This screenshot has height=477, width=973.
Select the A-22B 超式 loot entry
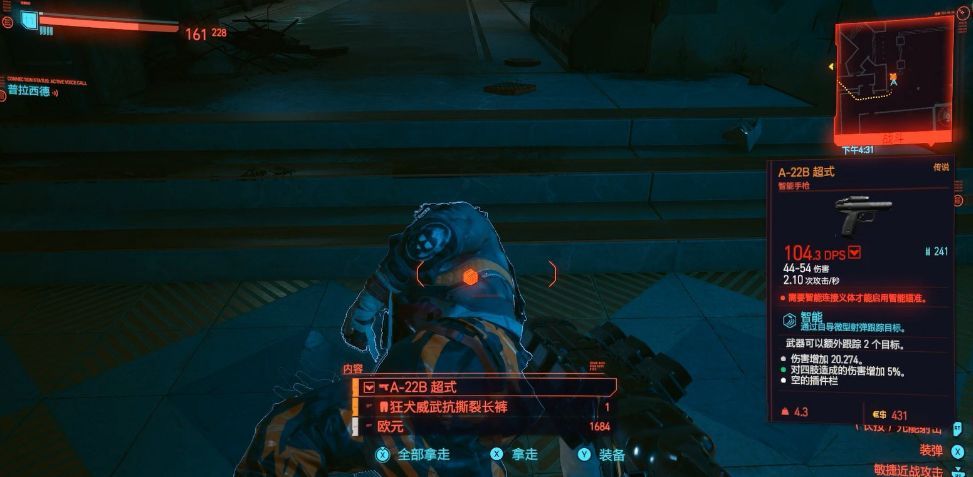click(485, 387)
